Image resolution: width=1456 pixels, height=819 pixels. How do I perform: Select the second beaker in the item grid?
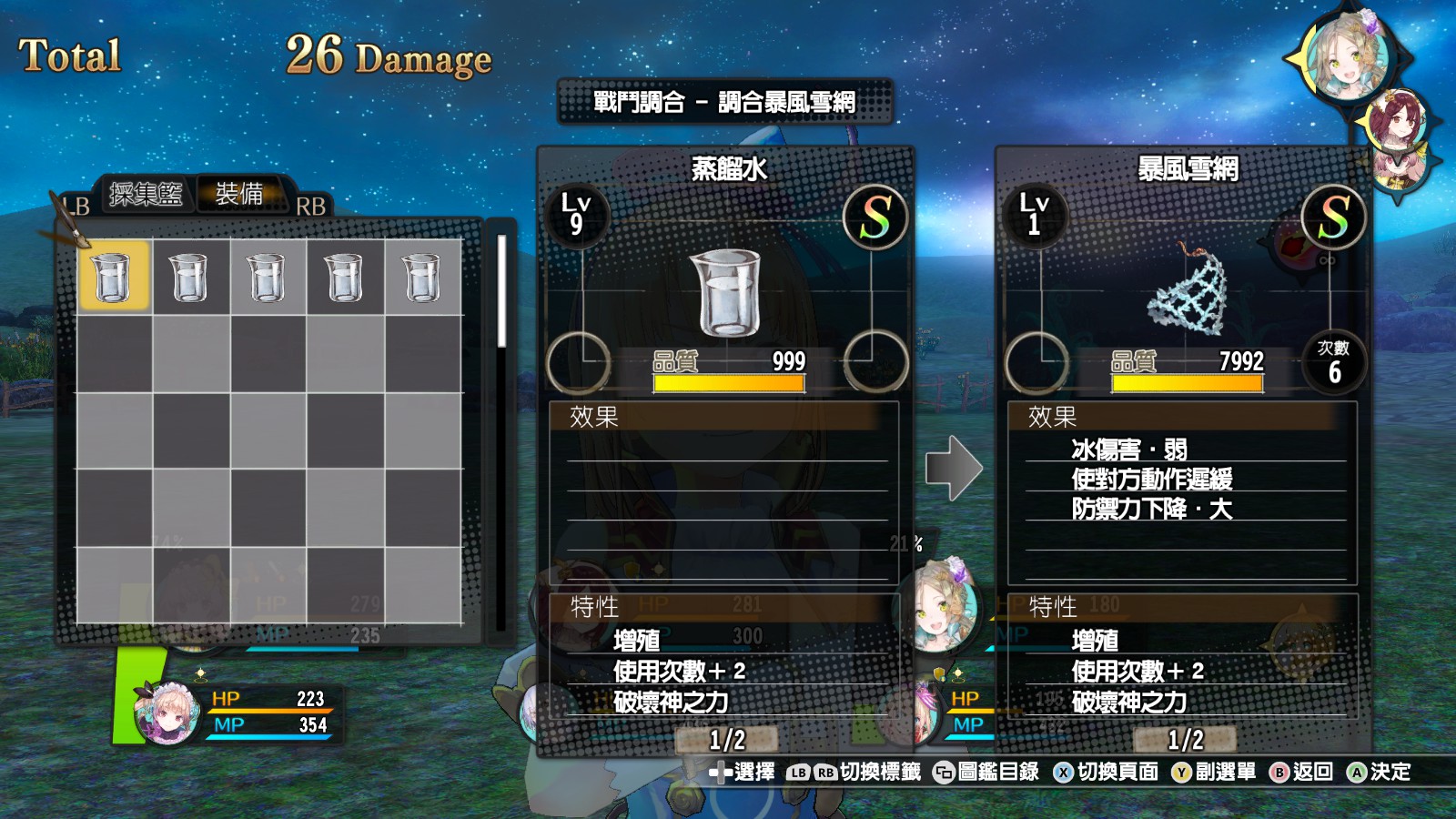click(x=188, y=278)
